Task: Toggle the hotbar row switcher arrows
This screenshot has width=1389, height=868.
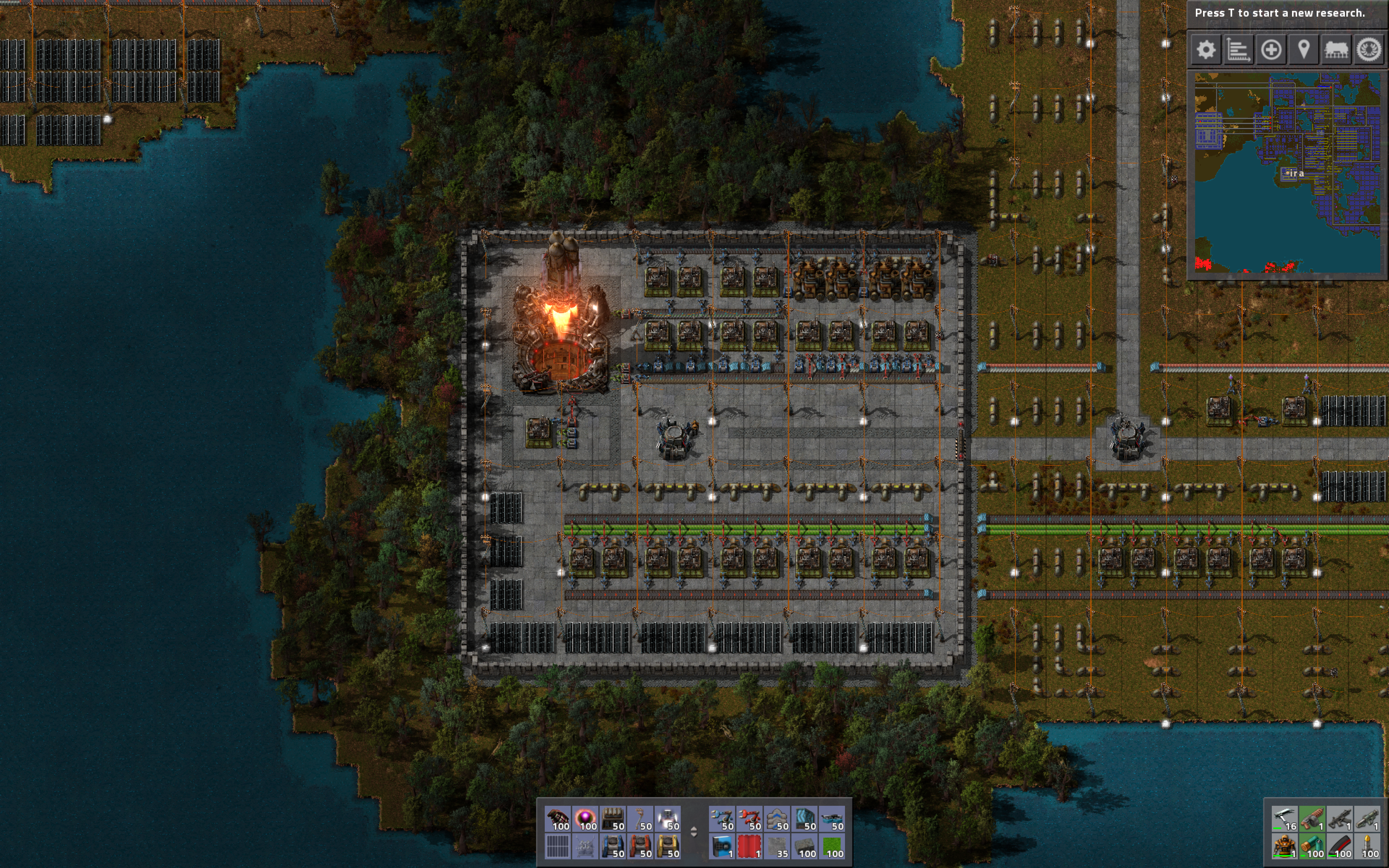Action: point(693,832)
